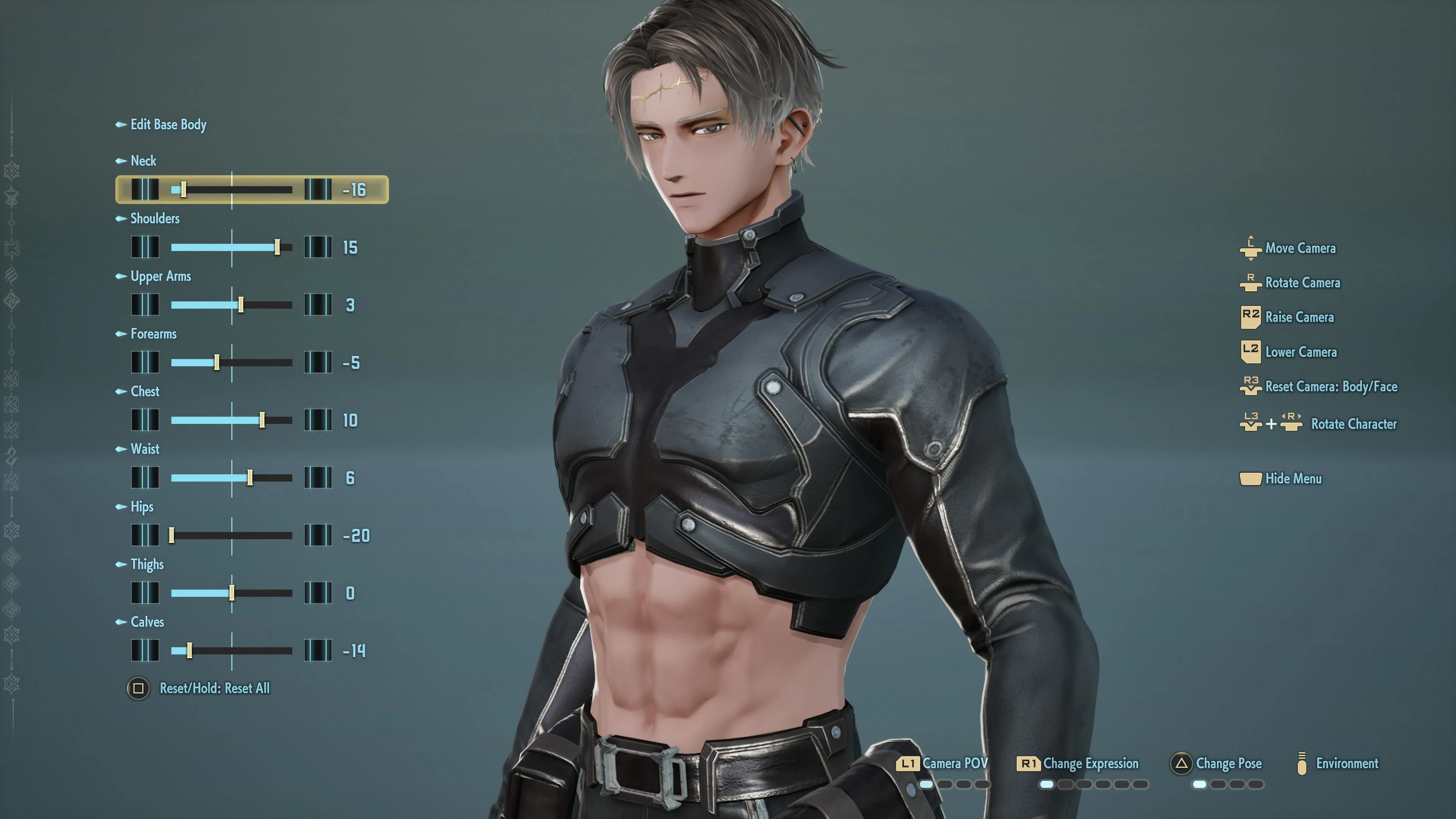
Task: Expand the Edit Base Body section arrow
Action: 121,125
